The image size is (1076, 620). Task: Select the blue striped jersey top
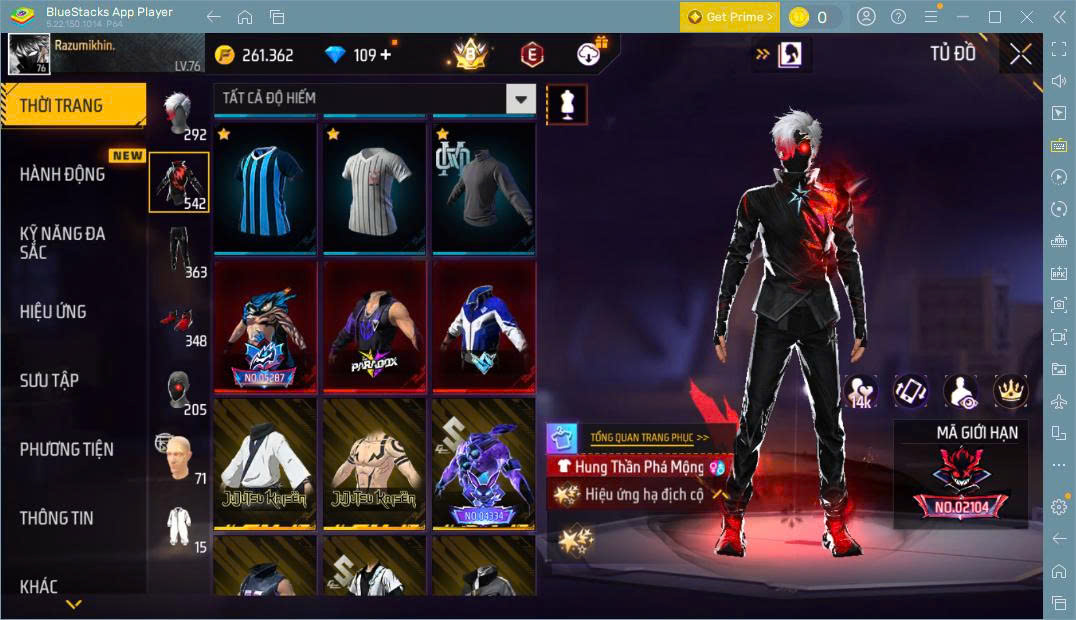click(x=265, y=187)
